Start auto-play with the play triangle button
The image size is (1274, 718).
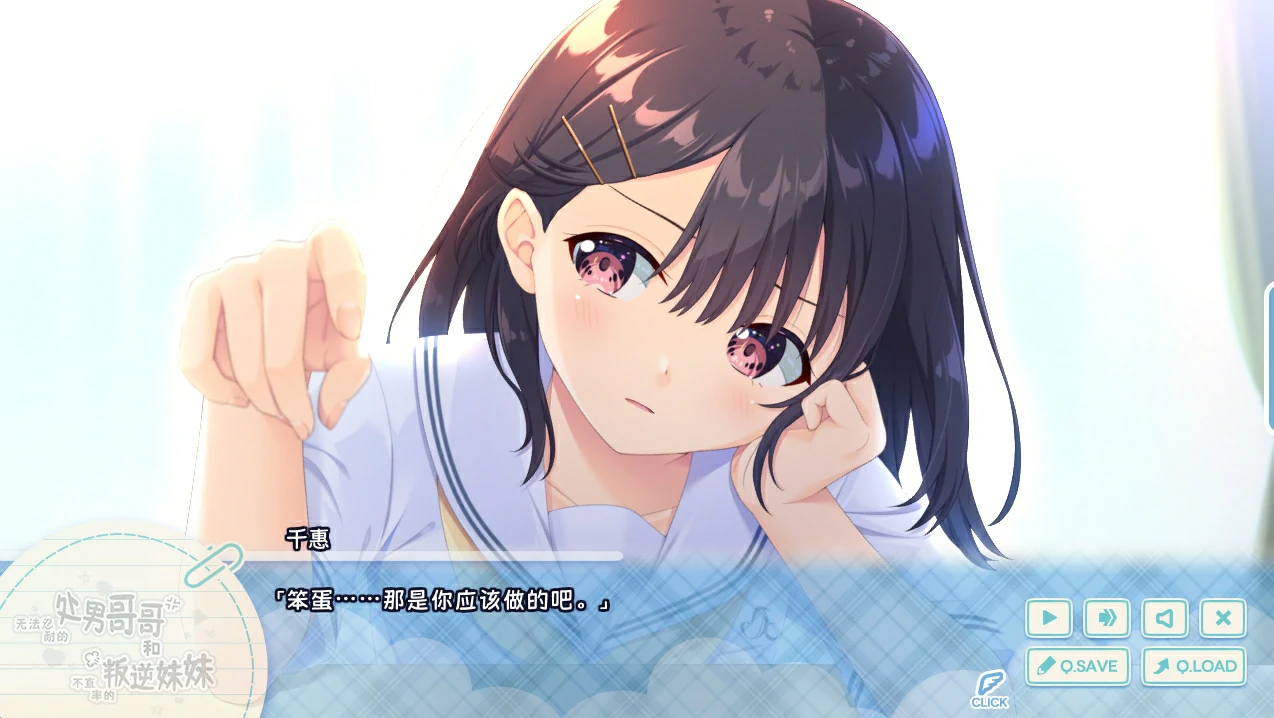(x=1049, y=618)
